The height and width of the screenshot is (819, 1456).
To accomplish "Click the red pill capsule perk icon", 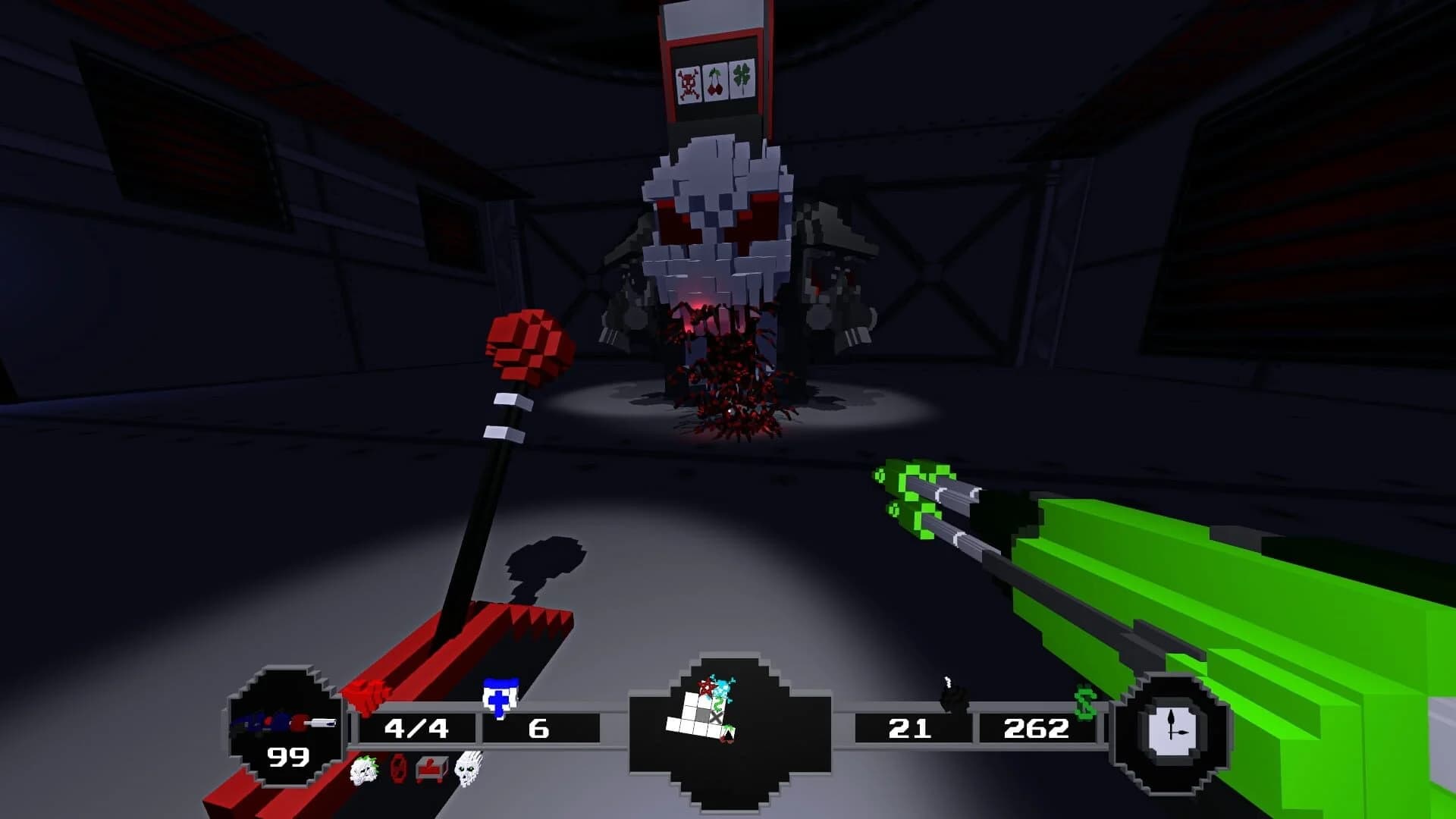I will pyautogui.click(x=397, y=770).
